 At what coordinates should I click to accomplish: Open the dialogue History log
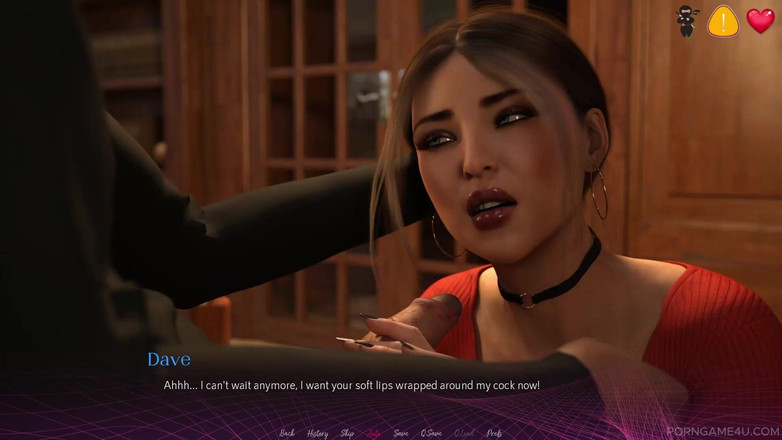[x=317, y=433]
